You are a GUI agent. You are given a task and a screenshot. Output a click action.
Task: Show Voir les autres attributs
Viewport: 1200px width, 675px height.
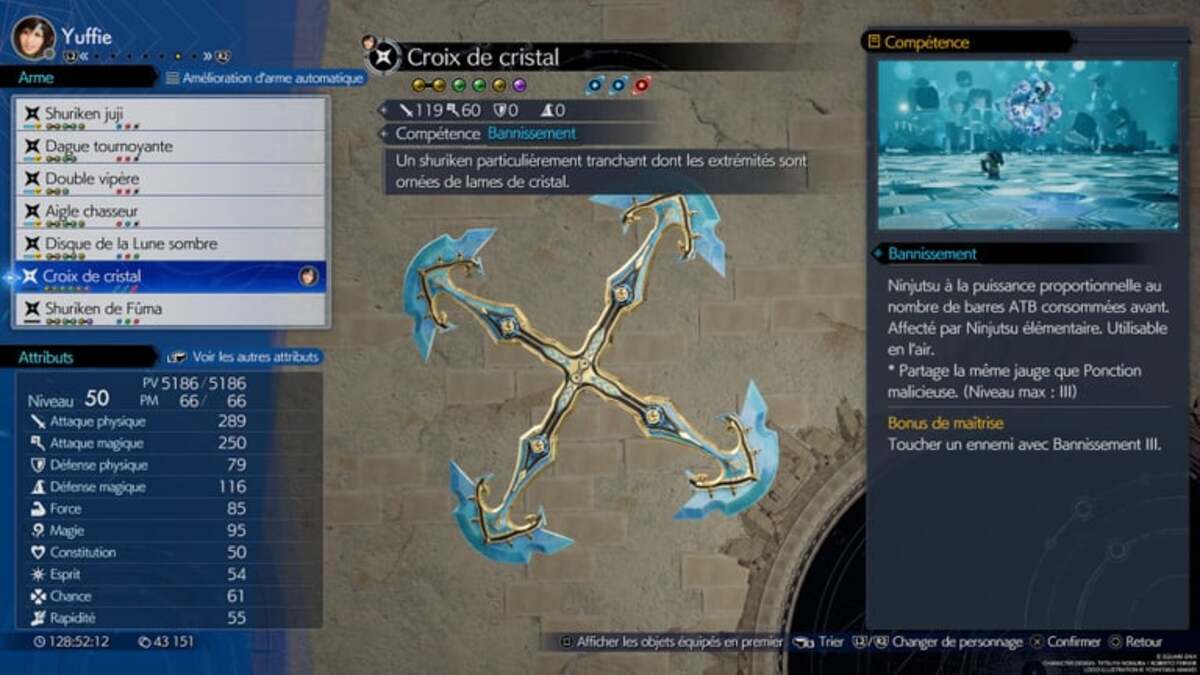(245, 356)
